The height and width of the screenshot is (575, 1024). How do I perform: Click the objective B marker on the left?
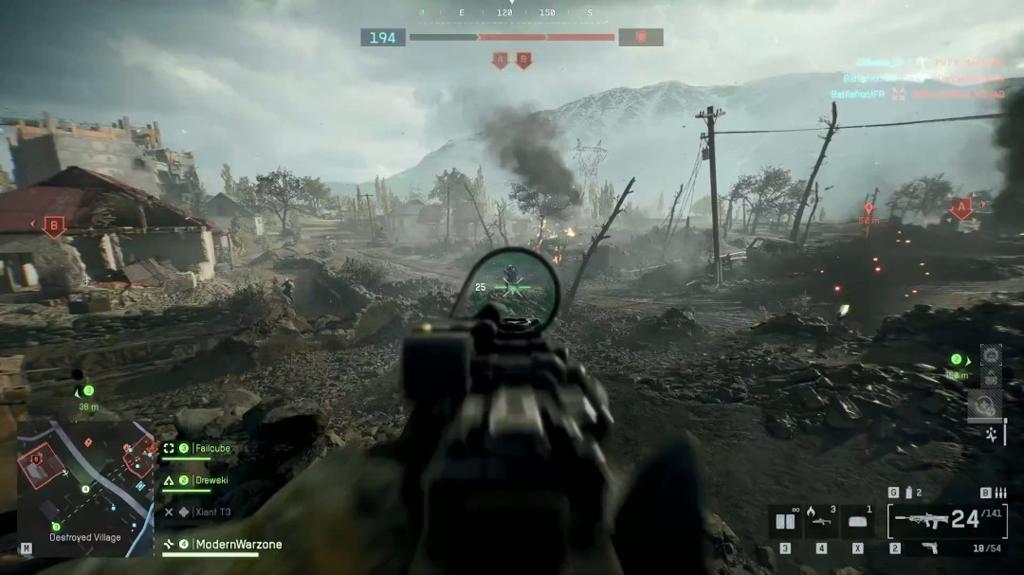[x=54, y=227]
